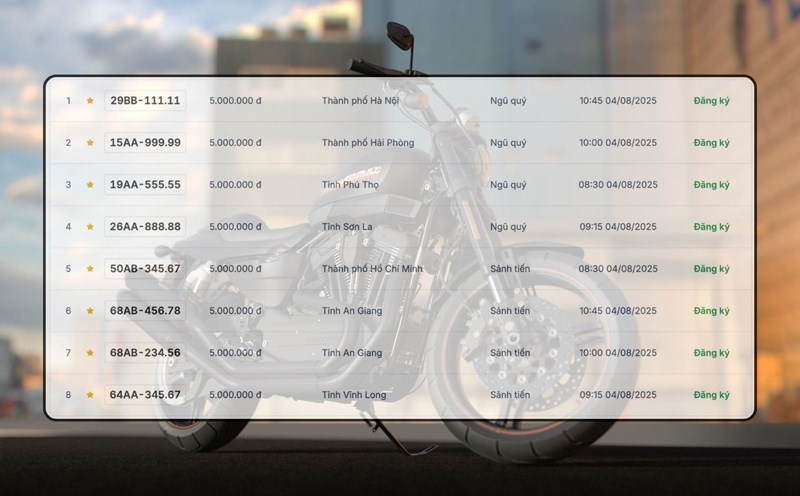Image resolution: width=800 pixels, height=496 pixels.
Task: Toggle the favorite star for 50AB-345.67
Action: tap(90, 269)
